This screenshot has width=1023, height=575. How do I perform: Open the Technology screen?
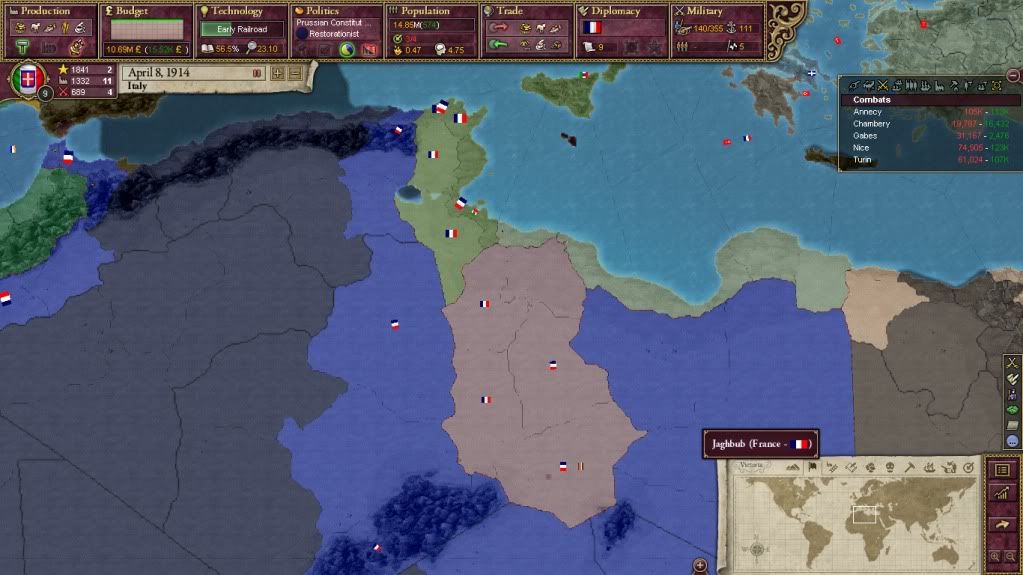(x=238, y=11)
